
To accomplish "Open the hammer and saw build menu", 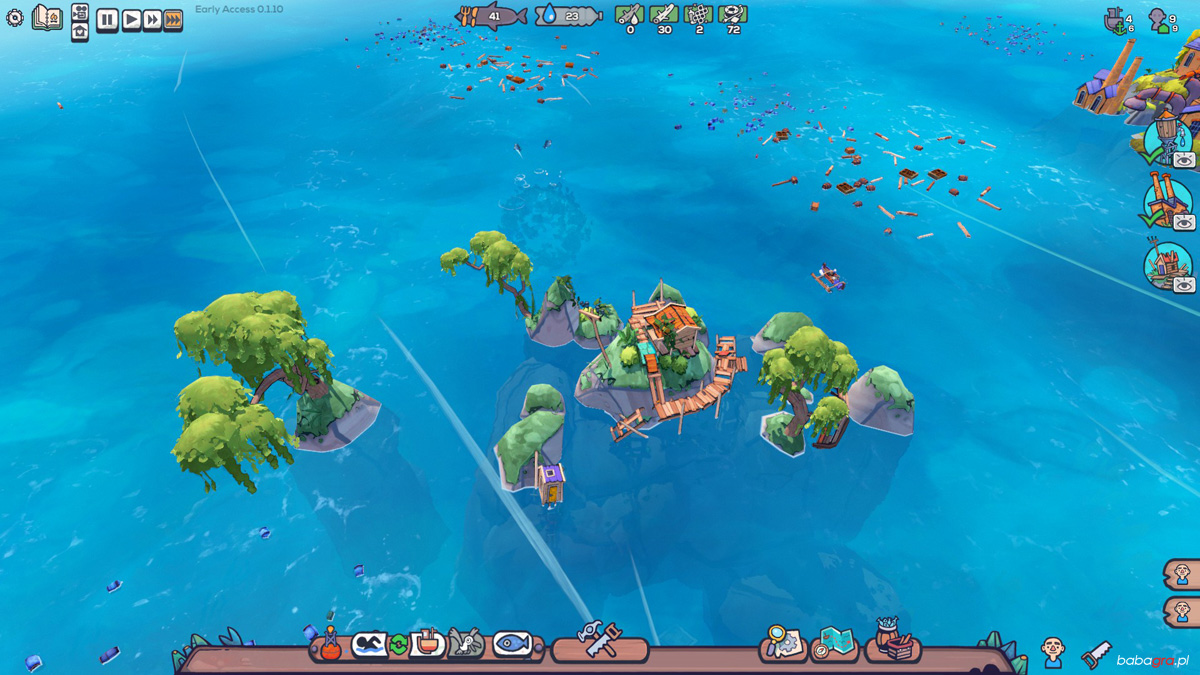I will pos(600,641).
